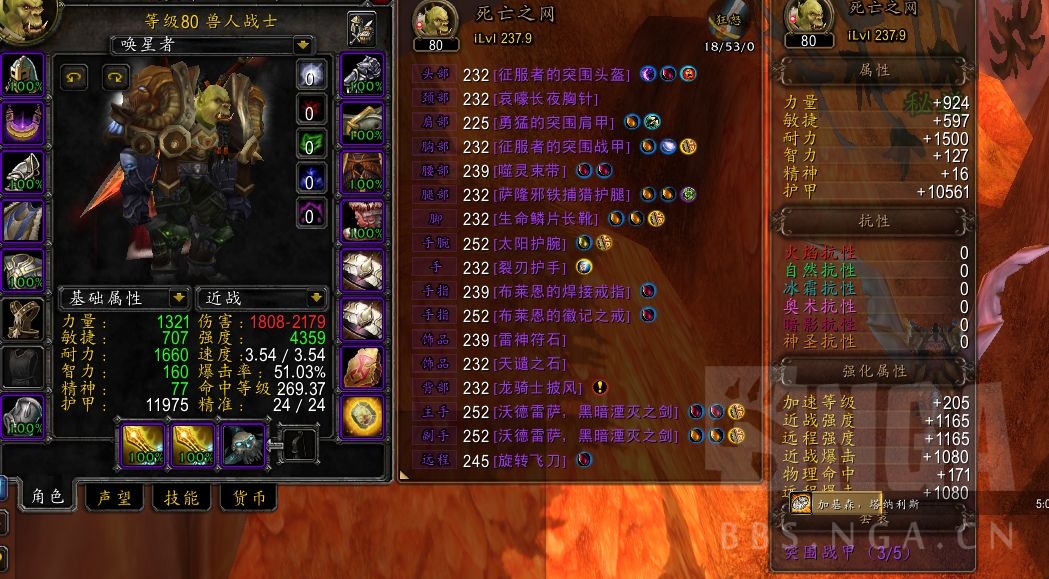
Task: Click the equipped gloves slot
Action: (362, 73)
